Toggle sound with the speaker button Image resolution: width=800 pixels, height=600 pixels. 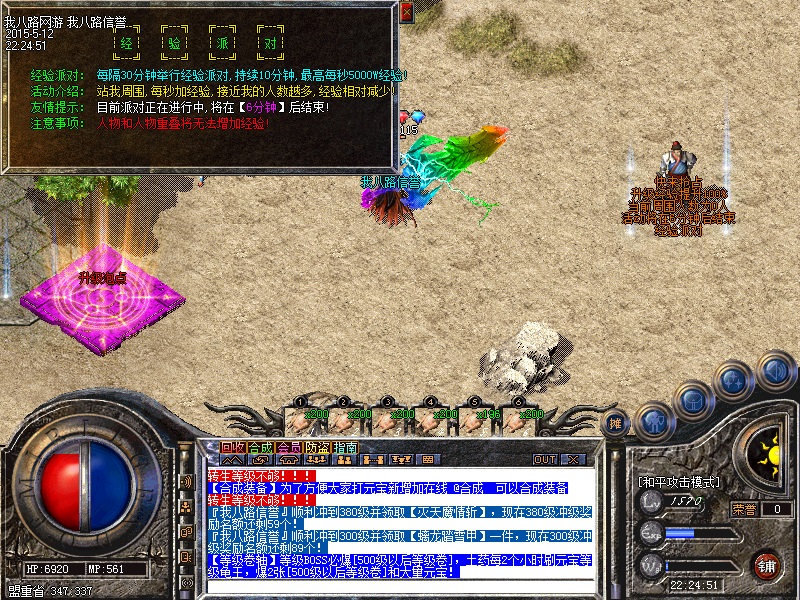775,371
